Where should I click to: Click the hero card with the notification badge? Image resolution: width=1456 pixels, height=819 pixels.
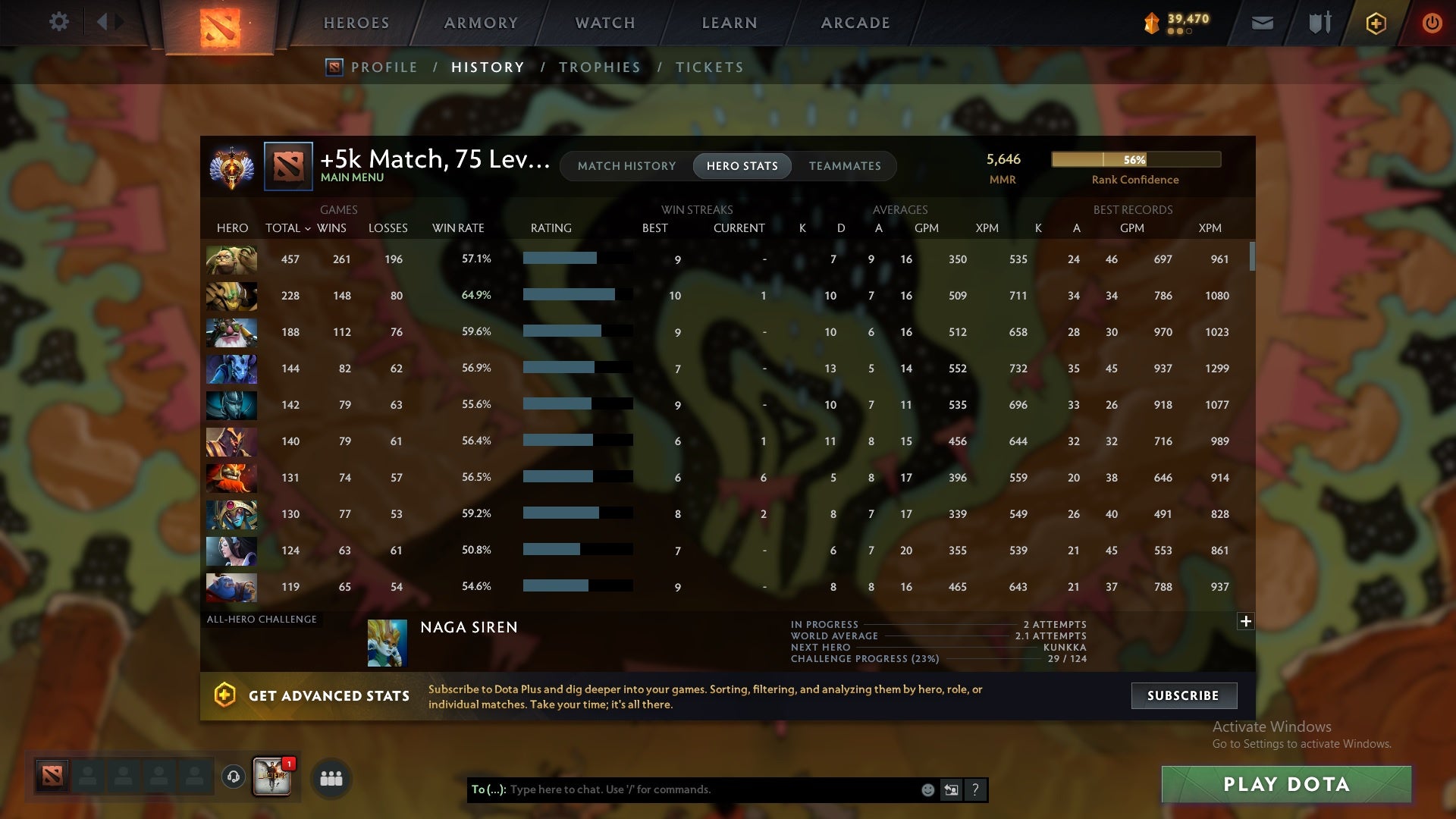point(273,778)
